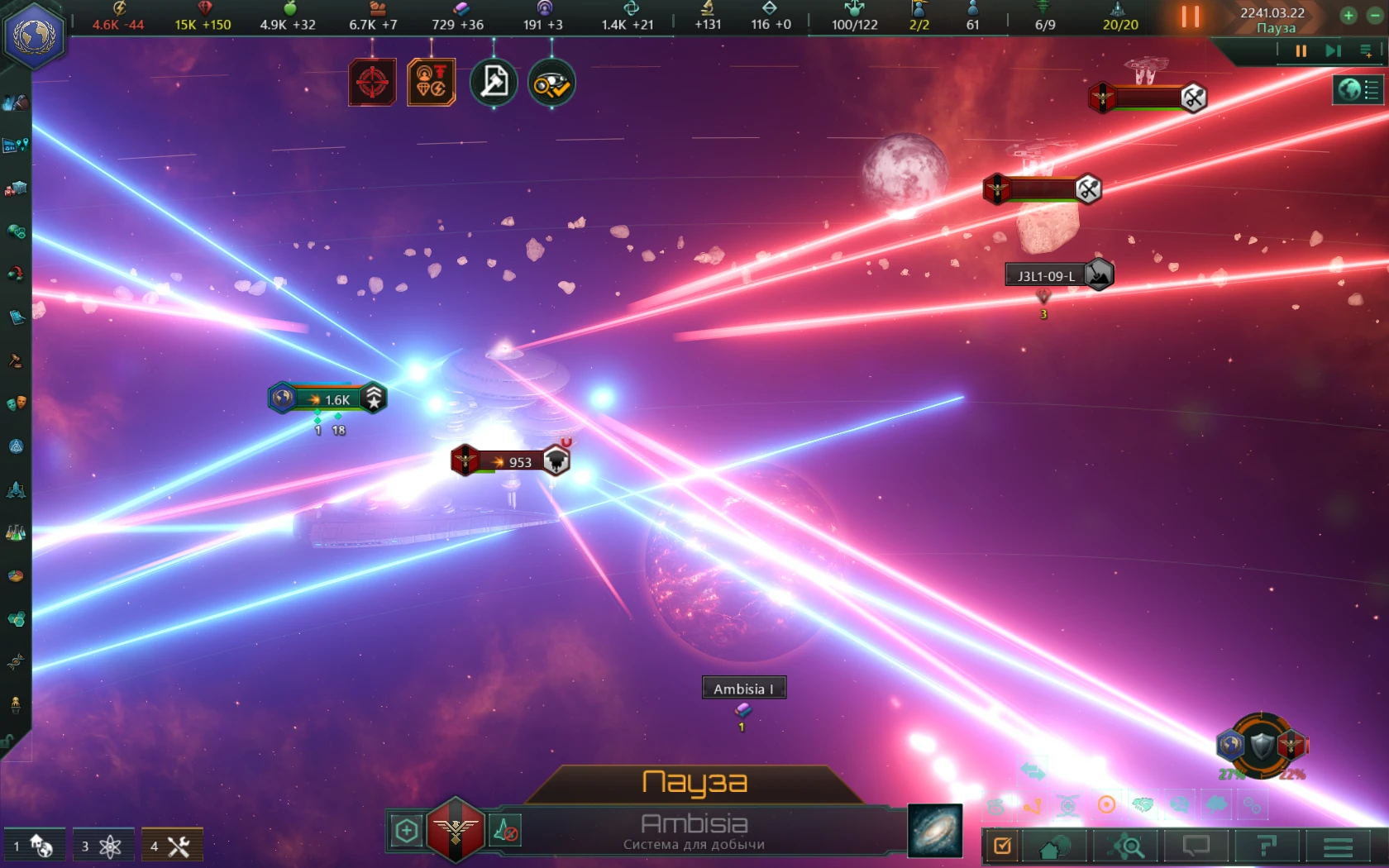Open the map modes list beside the globe
1389x868 pixels.
(x=1369, y=89)
